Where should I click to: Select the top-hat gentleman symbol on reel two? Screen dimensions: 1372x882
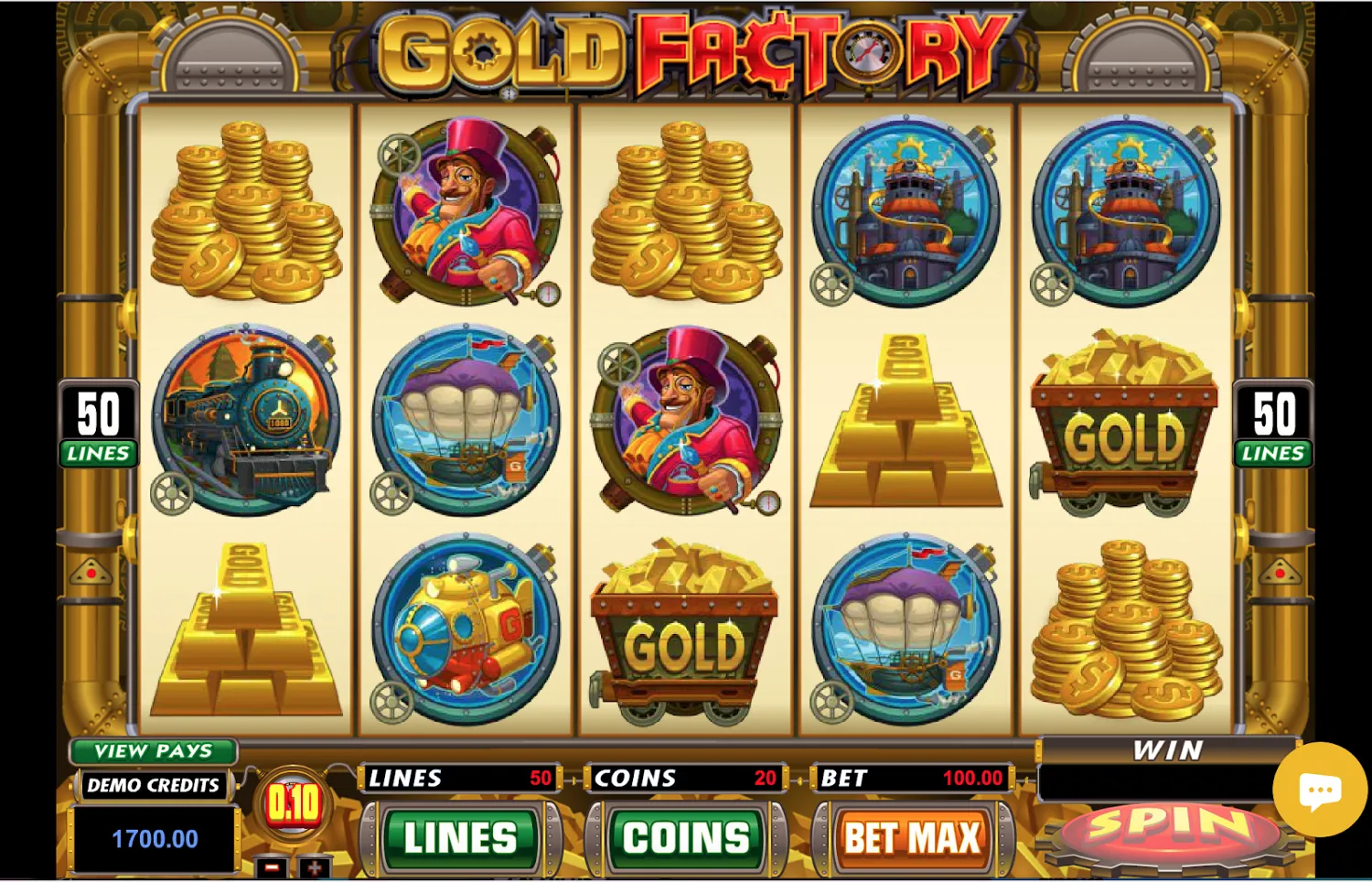pyautogui.click(x=469, y=210)
